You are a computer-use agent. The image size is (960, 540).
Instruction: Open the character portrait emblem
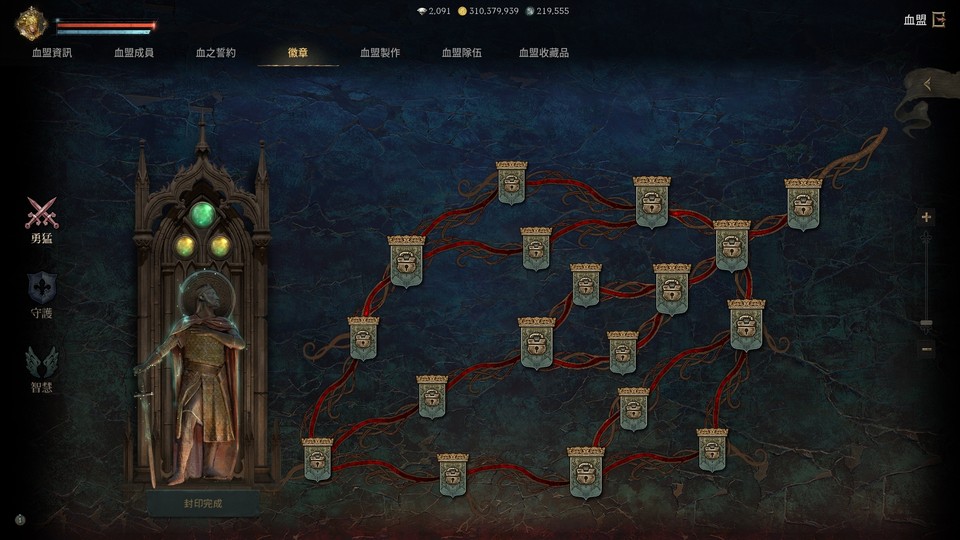click(x=31, y=23)
